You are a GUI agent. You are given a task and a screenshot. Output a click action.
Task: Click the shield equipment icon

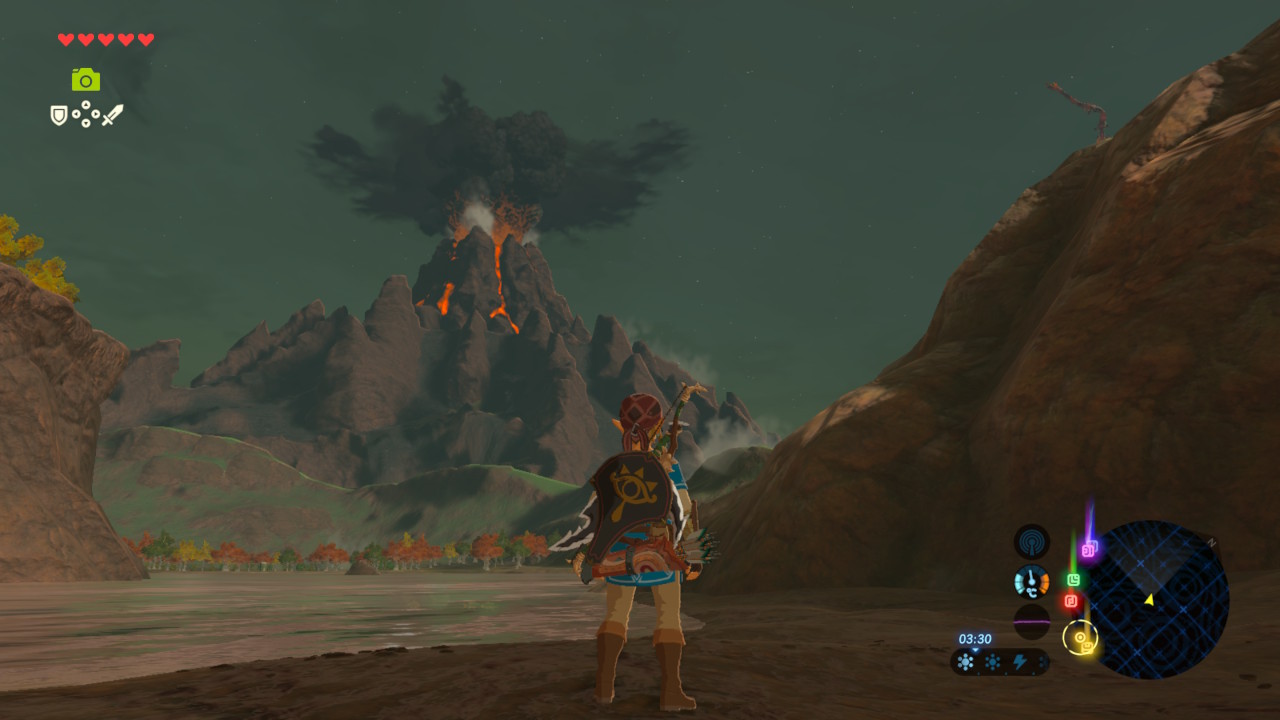59,116
